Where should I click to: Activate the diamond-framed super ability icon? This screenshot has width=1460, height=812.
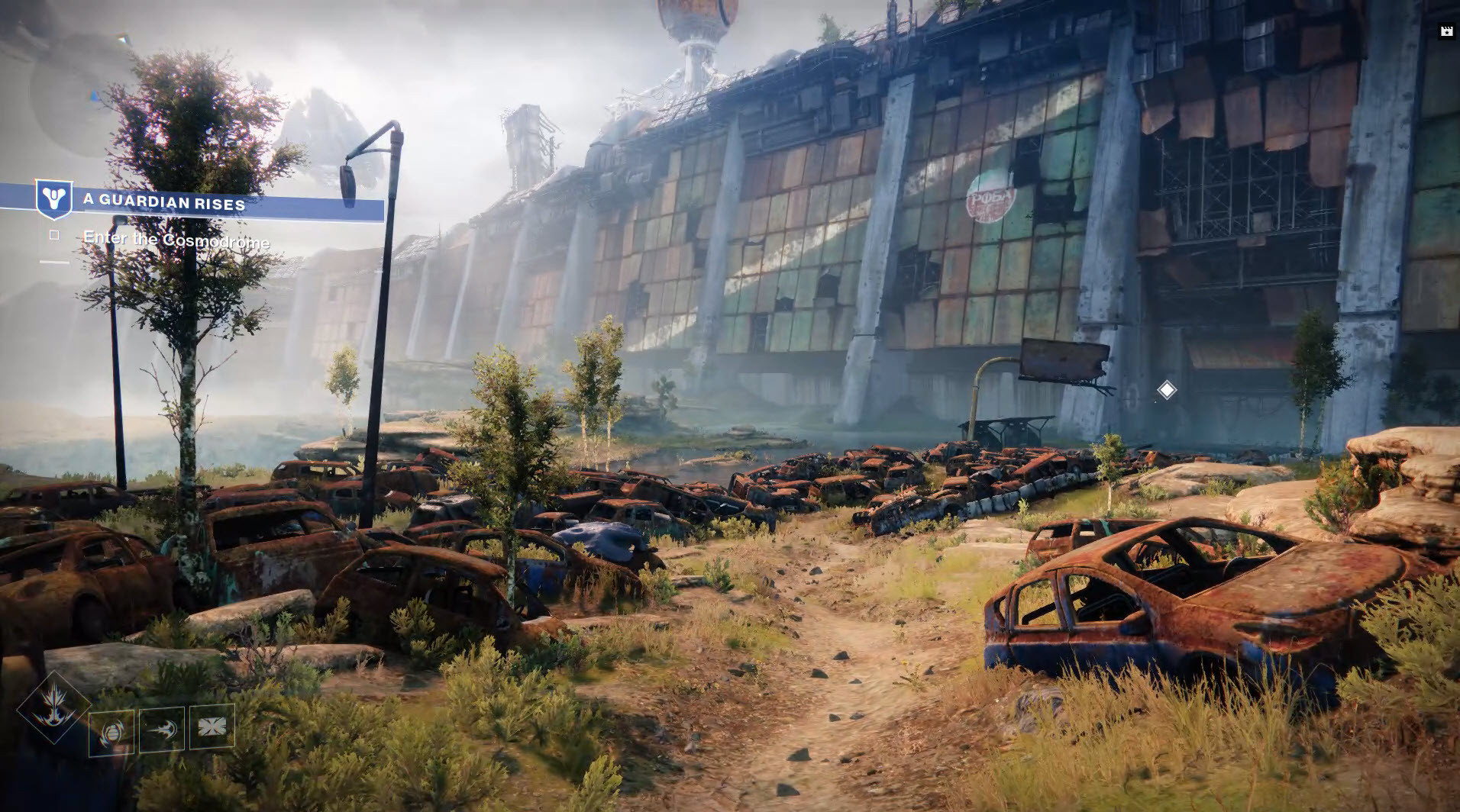pos(53,707)
